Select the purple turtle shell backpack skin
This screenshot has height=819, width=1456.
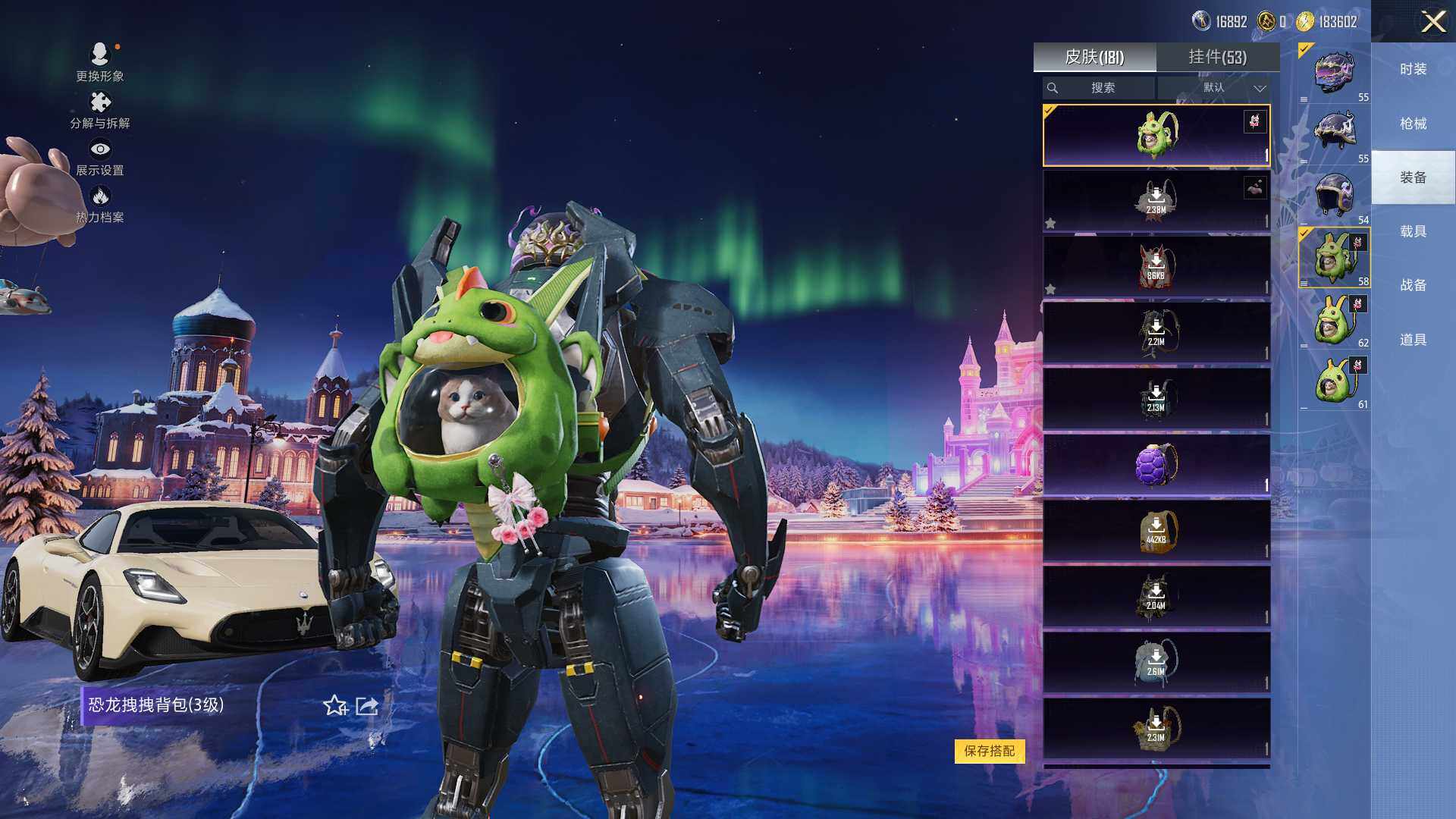(x=1156, y=465)
